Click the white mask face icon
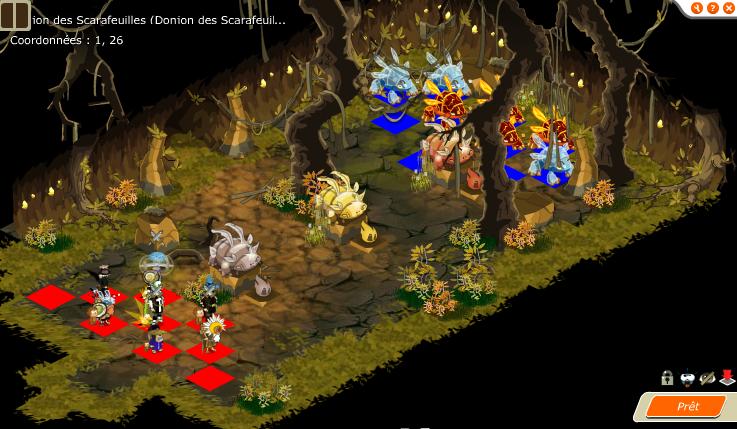The height and width of the screenshot is (429, 737). [688, 377]
